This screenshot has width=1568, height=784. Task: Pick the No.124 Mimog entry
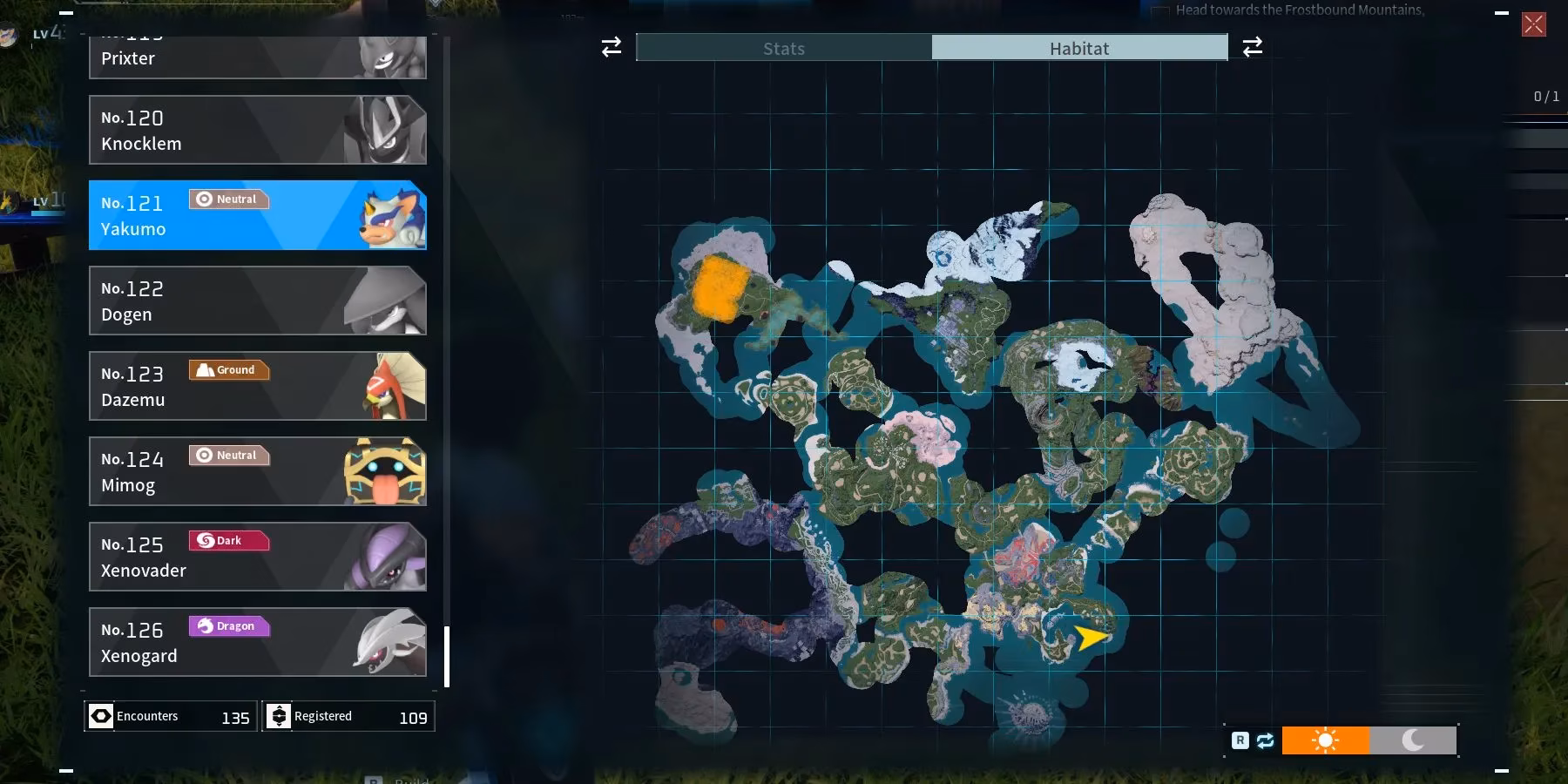(x=257, y=471)
